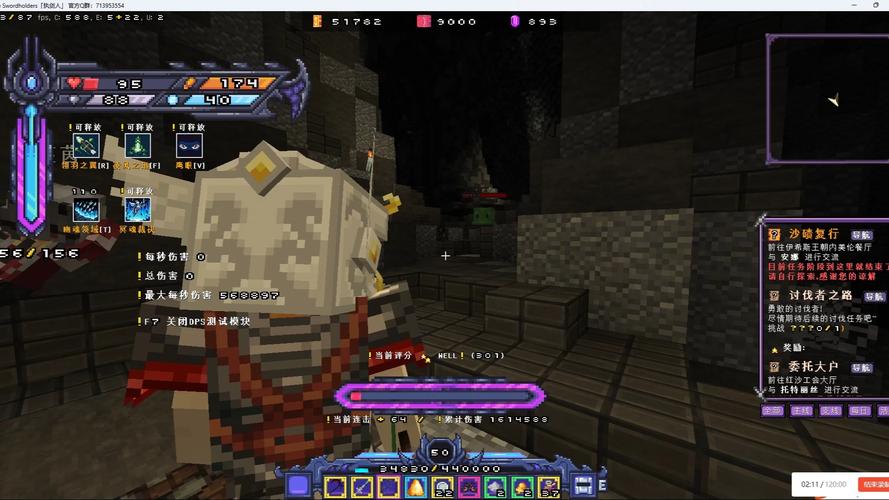Activate the glowing eyes skill [V]
889x500 pixels.
pos(189,146)
